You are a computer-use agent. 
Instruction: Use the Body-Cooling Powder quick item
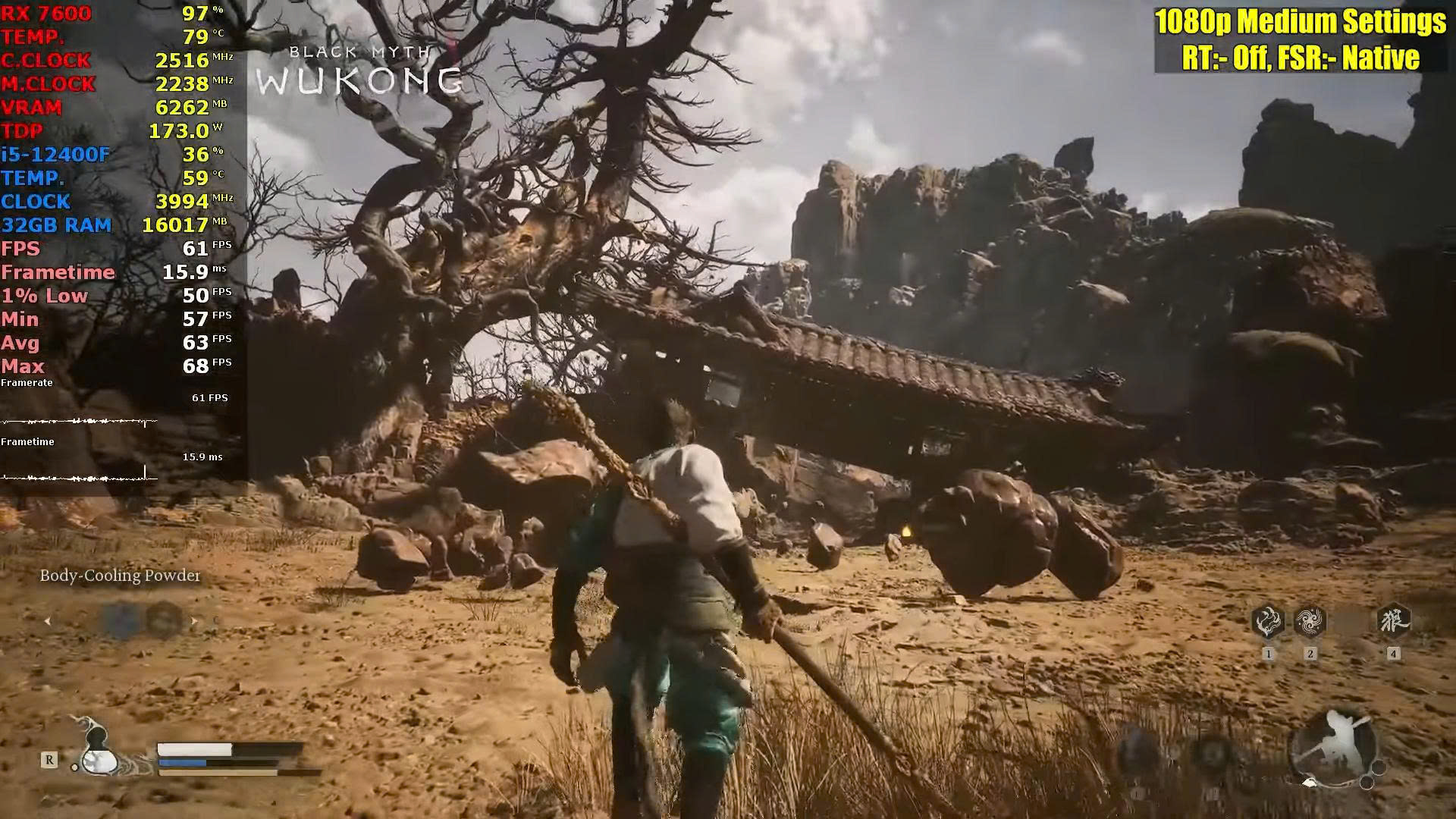(121, 620)
